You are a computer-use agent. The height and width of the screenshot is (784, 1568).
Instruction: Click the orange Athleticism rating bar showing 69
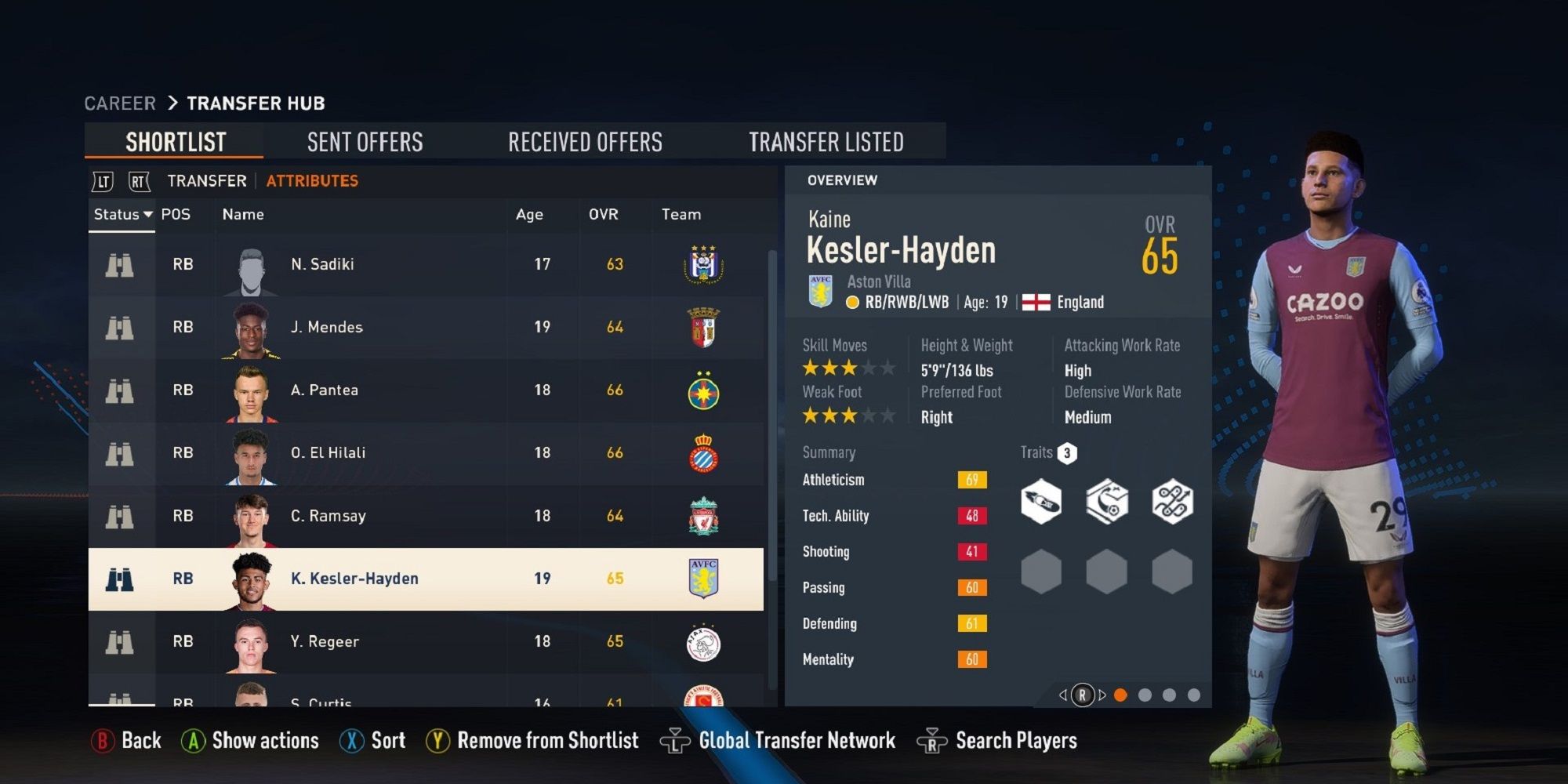coord(971,480)
